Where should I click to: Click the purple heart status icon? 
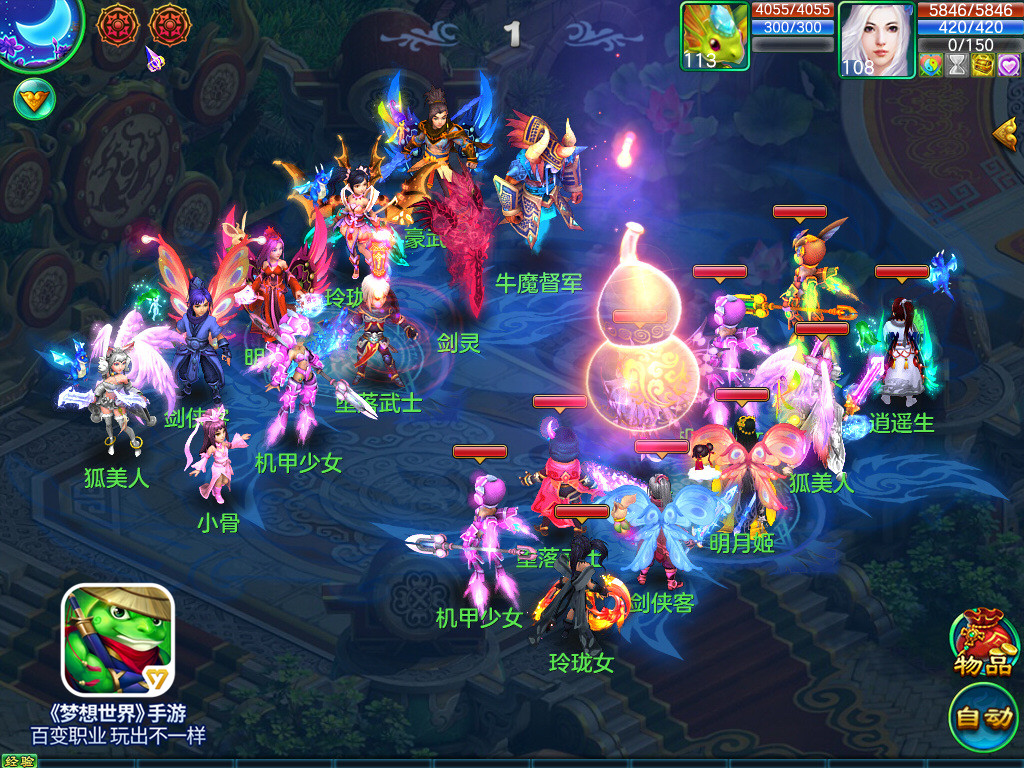[1008, 65]
